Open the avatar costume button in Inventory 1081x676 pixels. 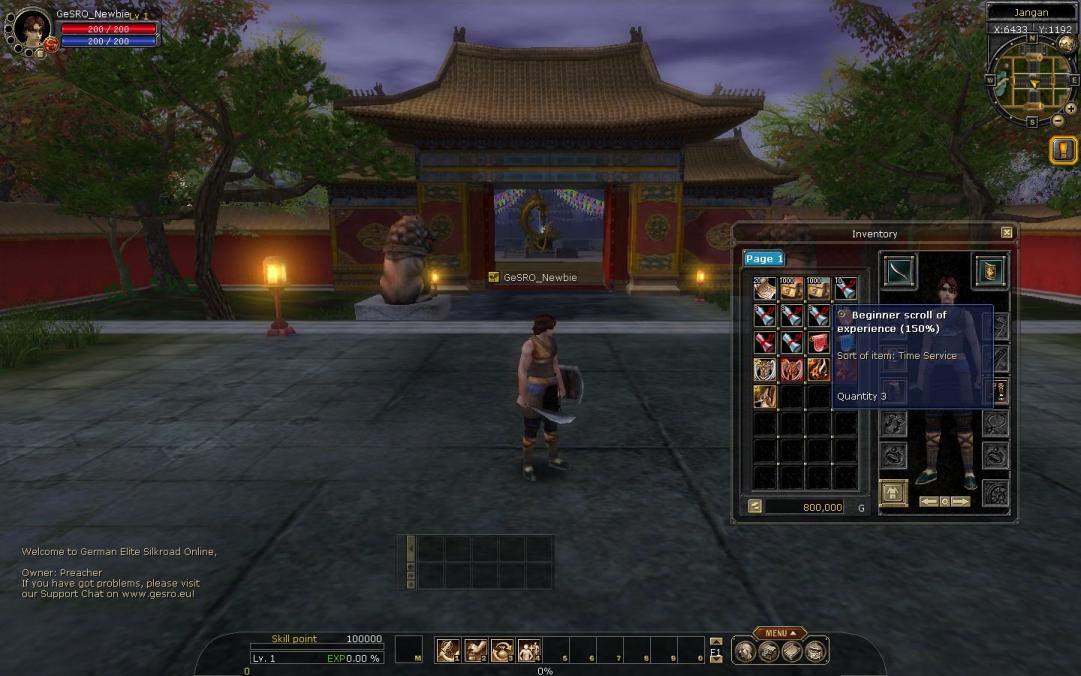click(893, 493)
